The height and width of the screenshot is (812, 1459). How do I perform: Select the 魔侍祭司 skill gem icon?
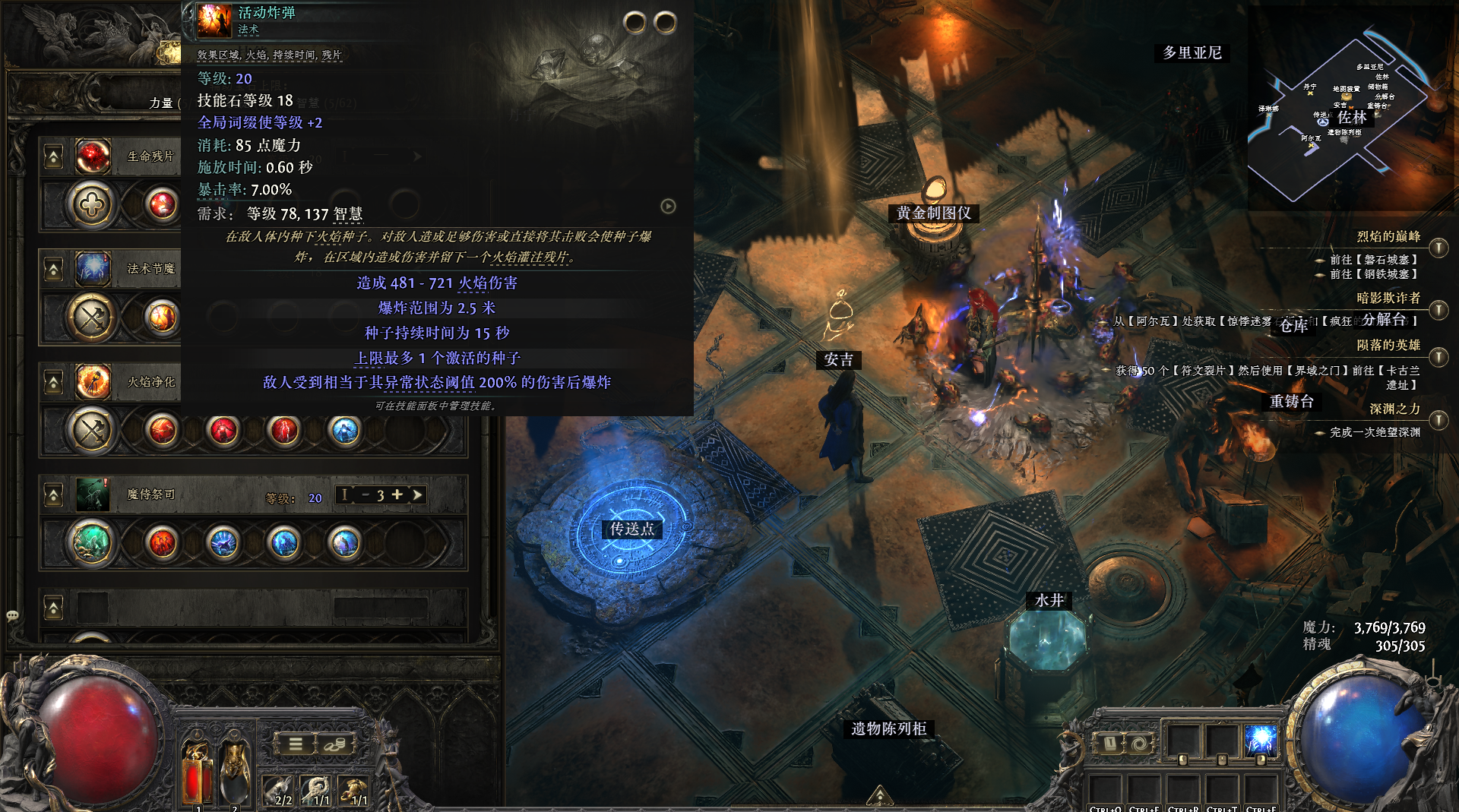[93, 494]
